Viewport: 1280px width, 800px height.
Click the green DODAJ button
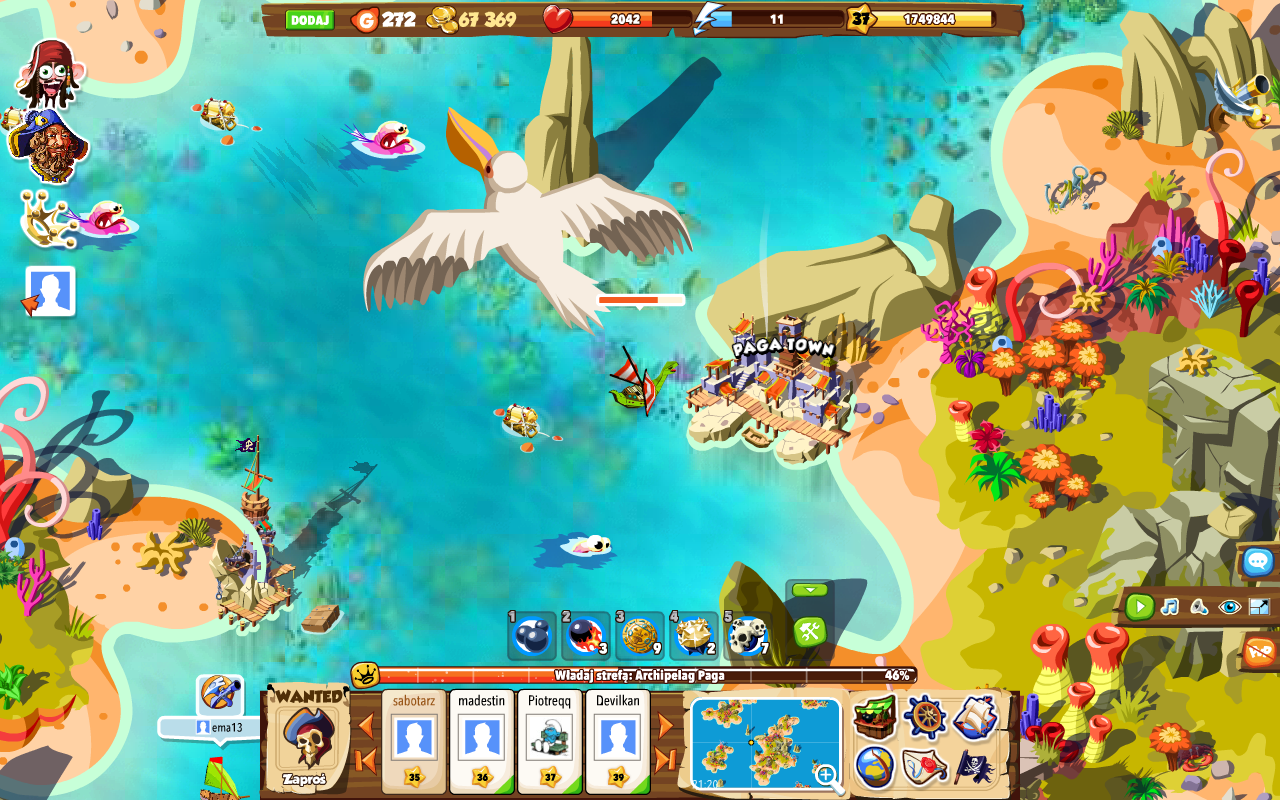[310, 20]
